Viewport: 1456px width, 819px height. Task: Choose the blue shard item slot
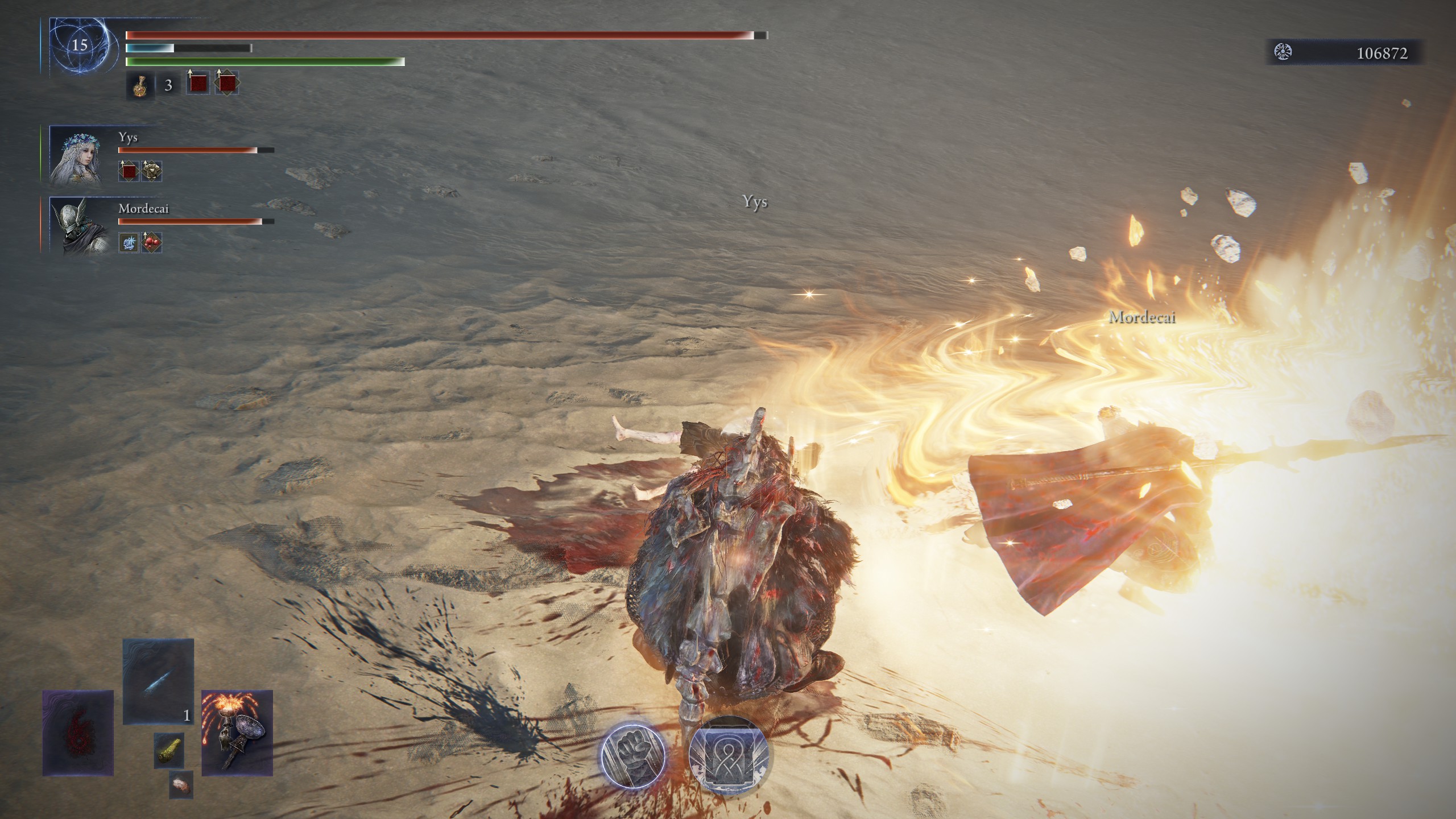point(158,681)
